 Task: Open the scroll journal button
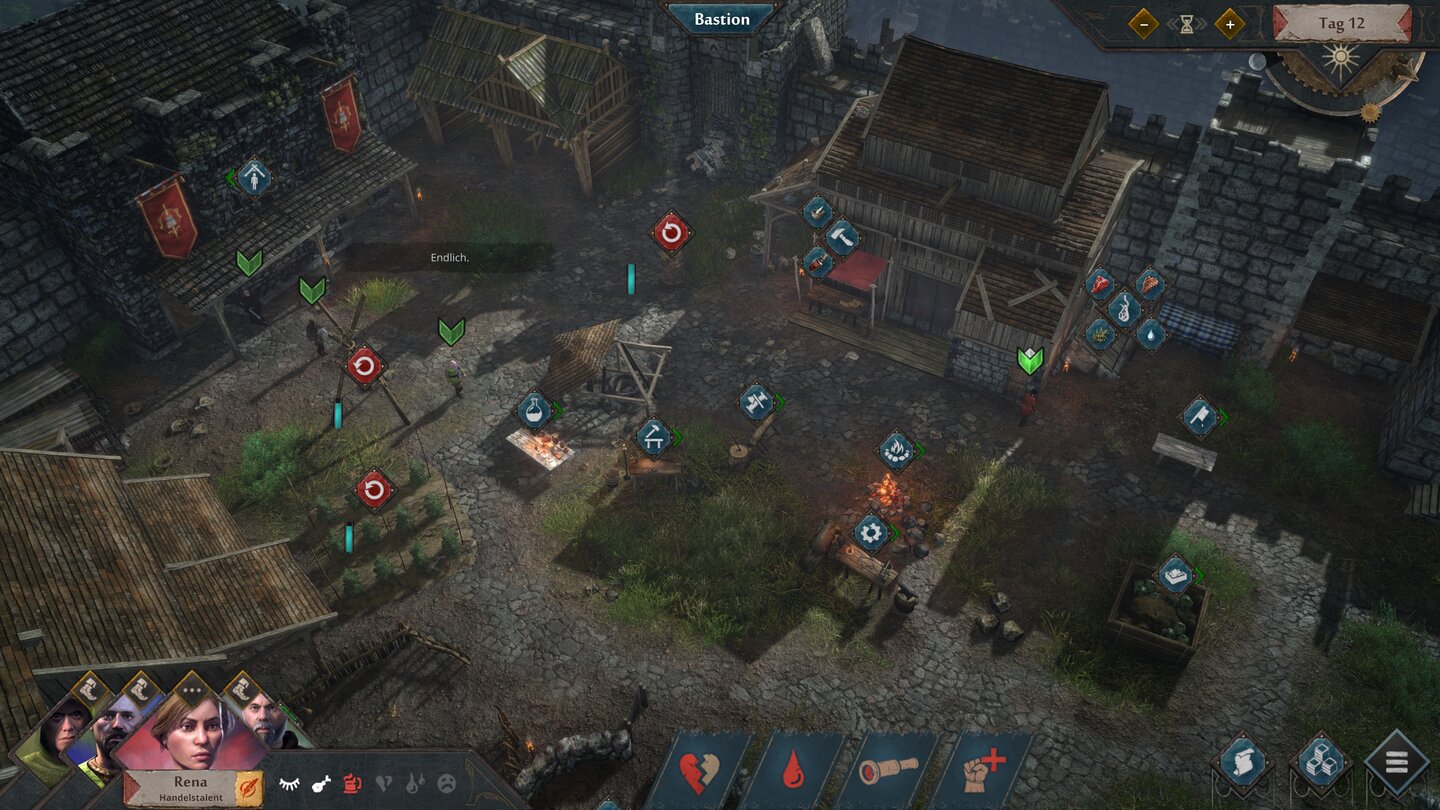[x=1242, y=764]
